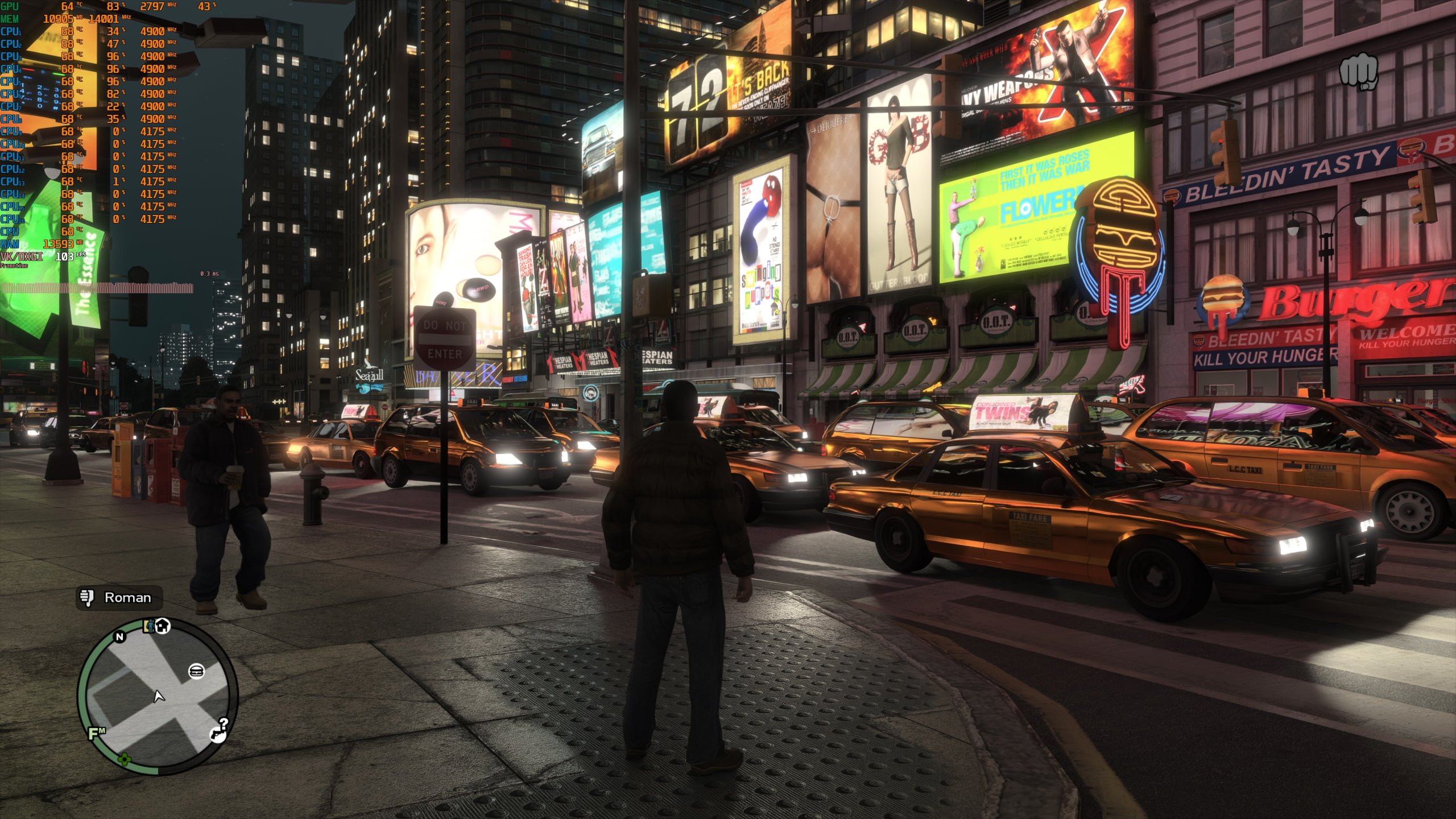Click the safehouse house icon on the minimap

163,626
